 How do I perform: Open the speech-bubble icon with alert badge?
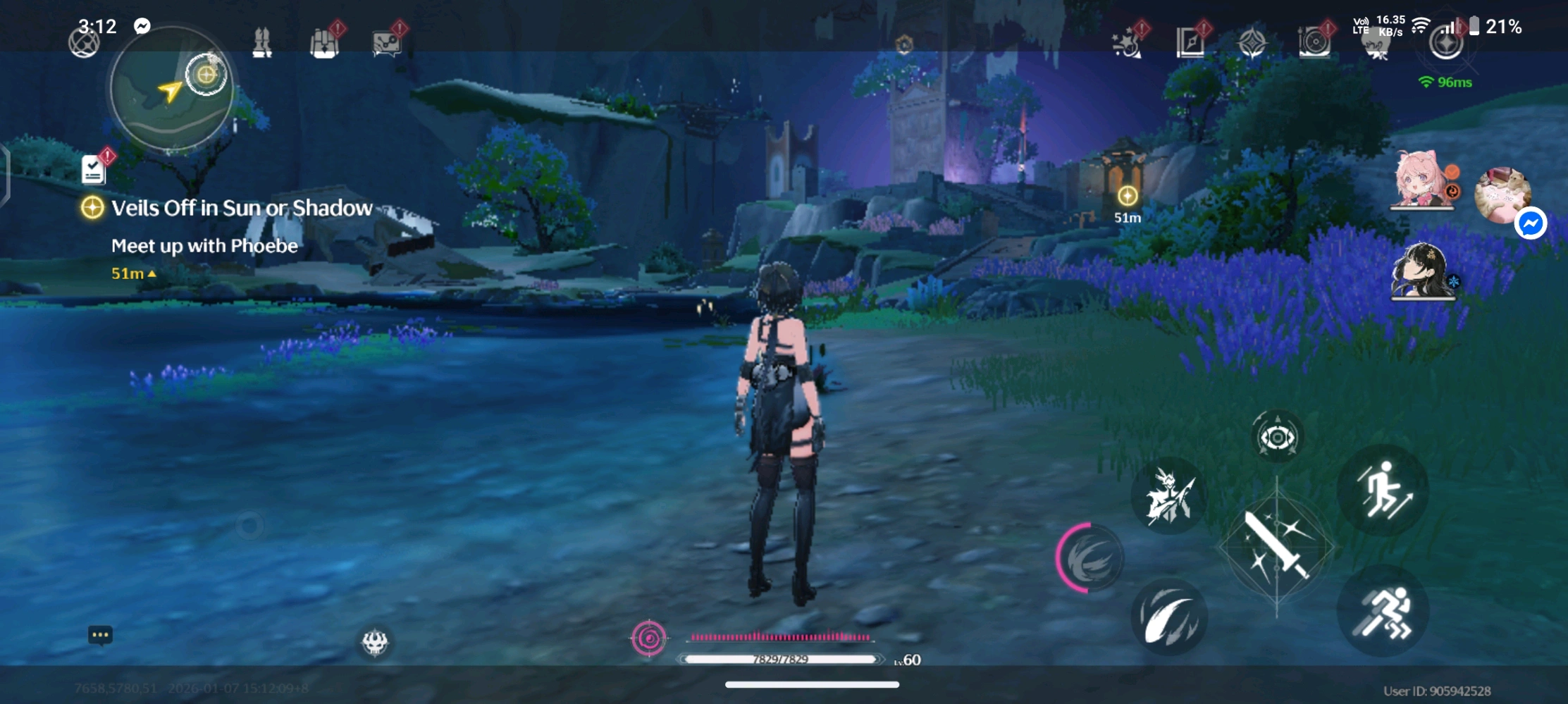pos(387,44)
